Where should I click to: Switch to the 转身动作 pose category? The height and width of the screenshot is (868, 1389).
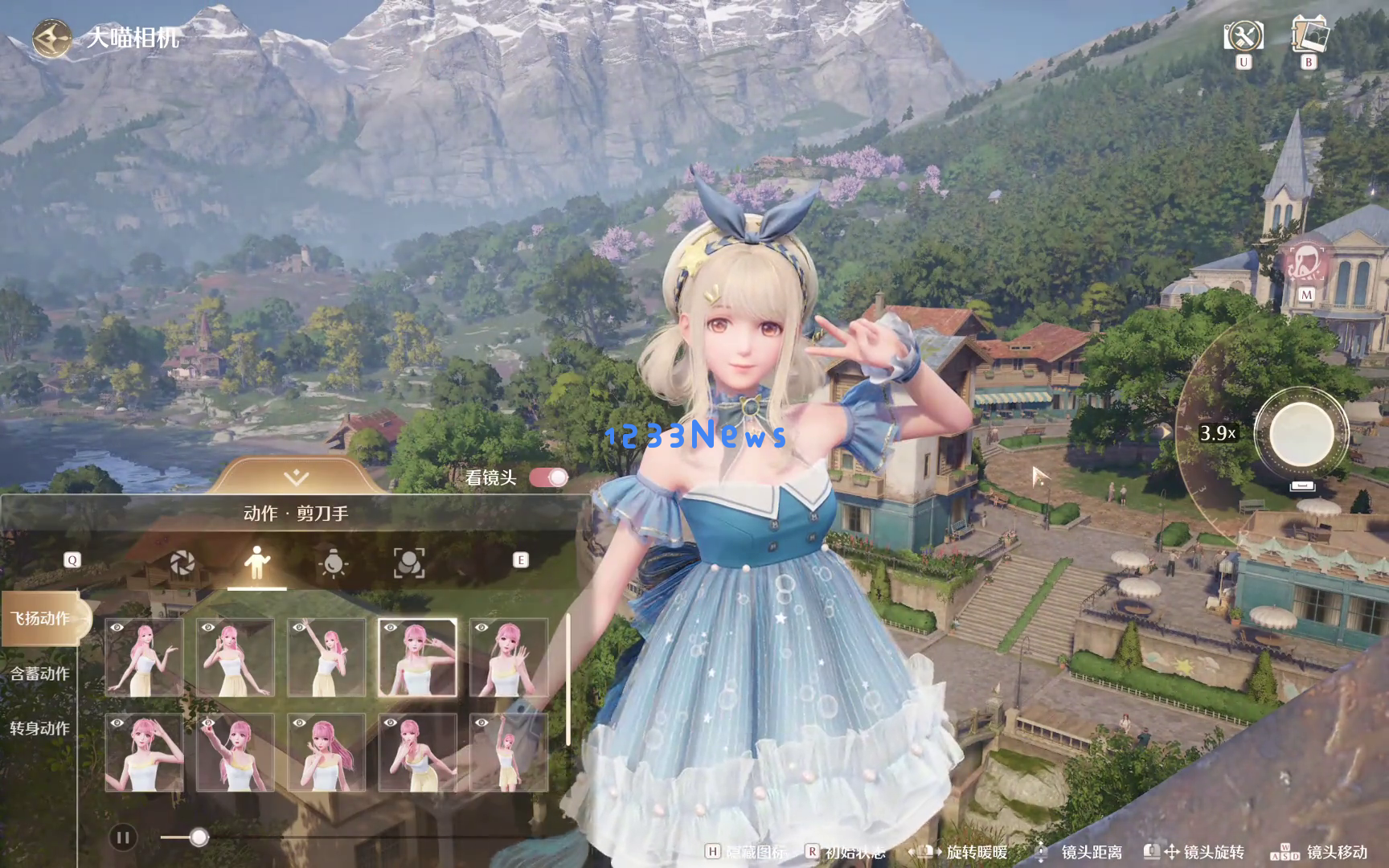40,728
